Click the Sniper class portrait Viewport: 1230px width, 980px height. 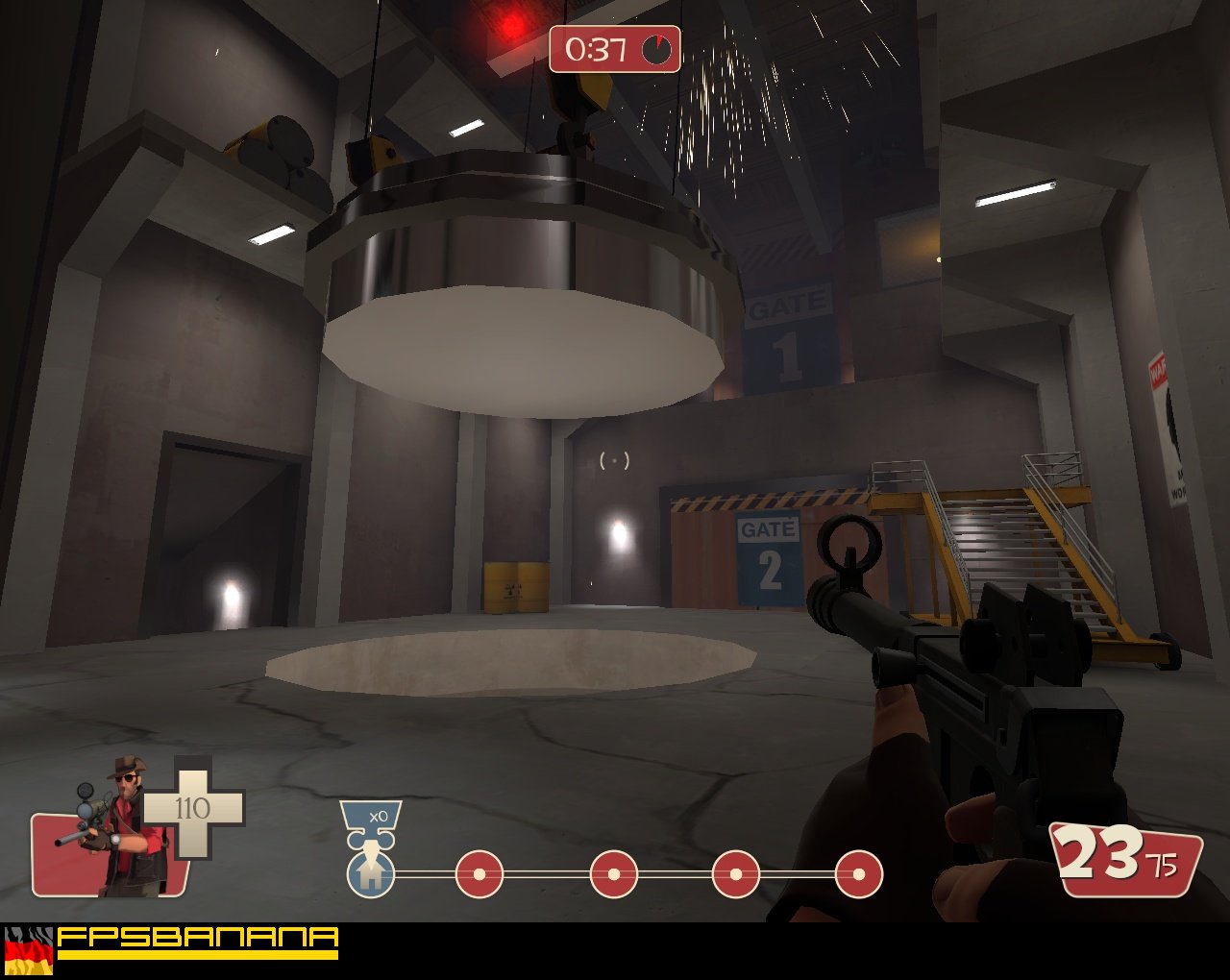[x=120, y=826]
